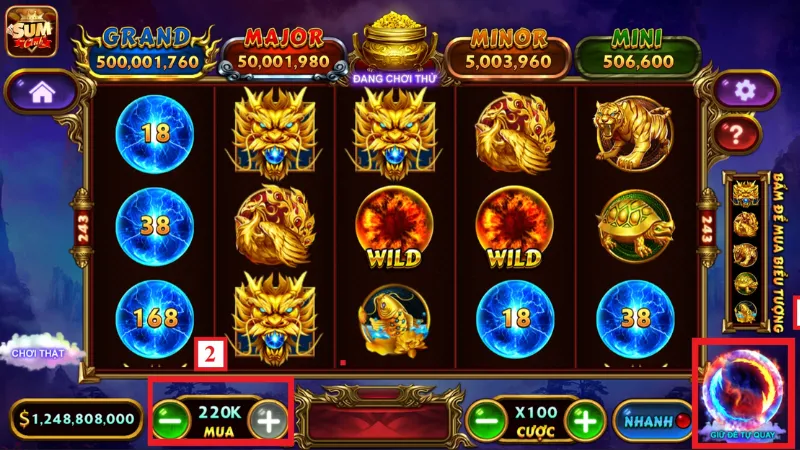Go to the home screen
The height and width of the screenshot is (450, 800).
pyautogui.click(x=41, y=92)
